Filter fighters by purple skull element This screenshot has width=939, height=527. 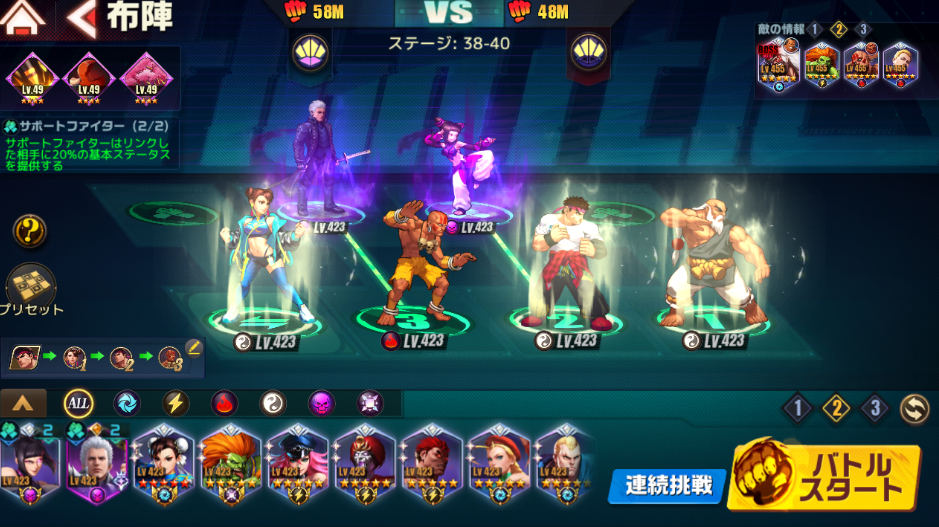tap(321, 403)
